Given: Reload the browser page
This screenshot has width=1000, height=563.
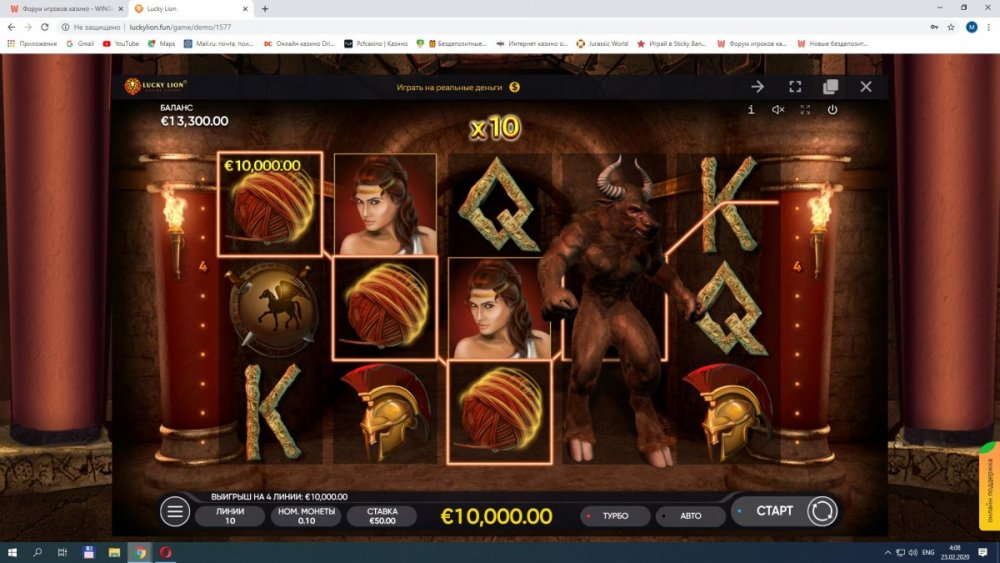Looking at the screenshot, I should point(45,27).
